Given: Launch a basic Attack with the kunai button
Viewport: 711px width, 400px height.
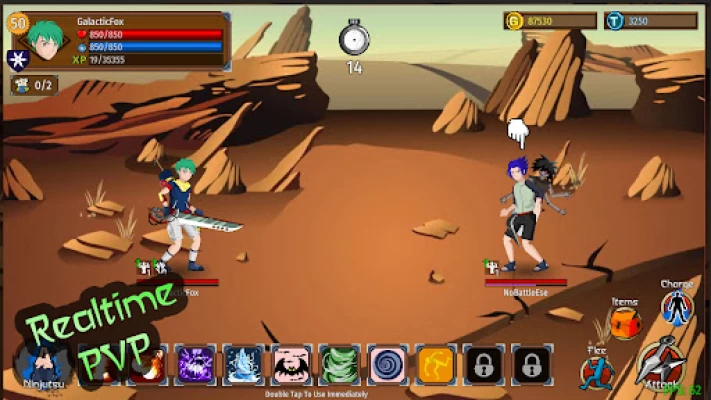Looking at the screenshot, I should click(661, 363).
